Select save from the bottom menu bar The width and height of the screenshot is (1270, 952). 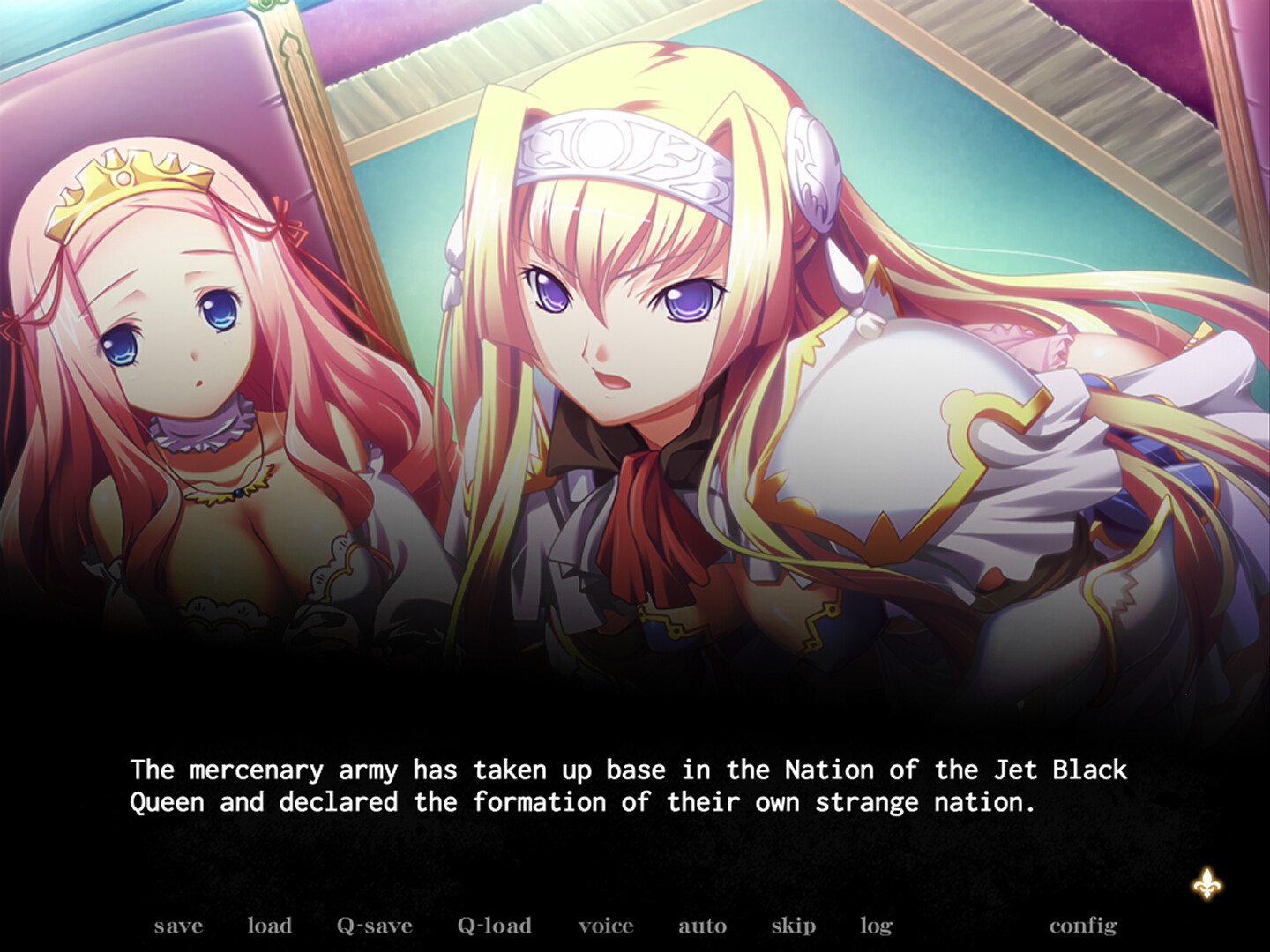click(177, 926)
